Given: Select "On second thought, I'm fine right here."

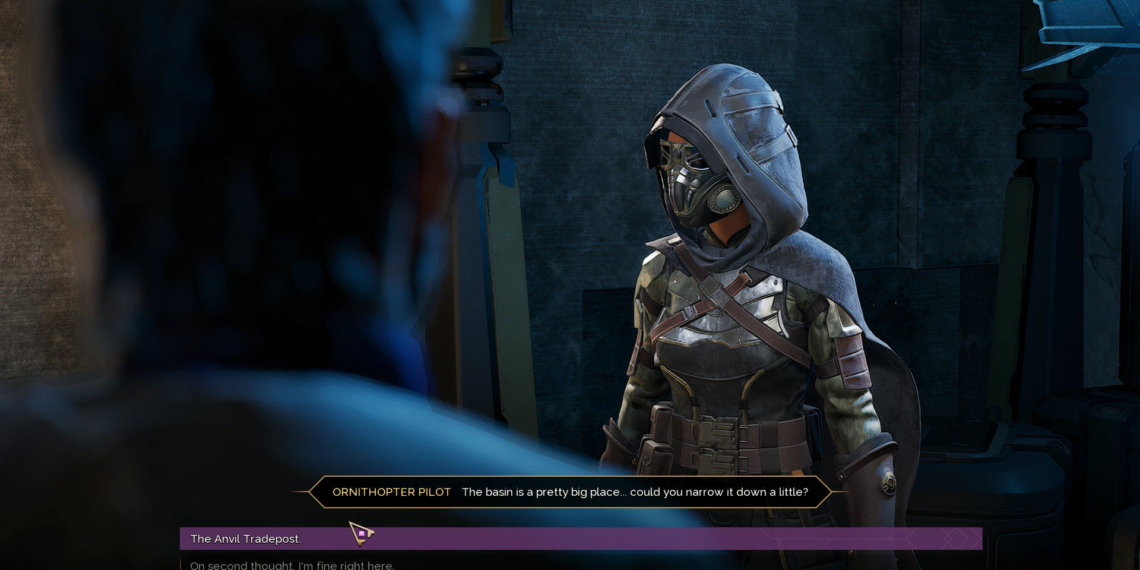Looking at the screenshot, I should tap(292, 565).
